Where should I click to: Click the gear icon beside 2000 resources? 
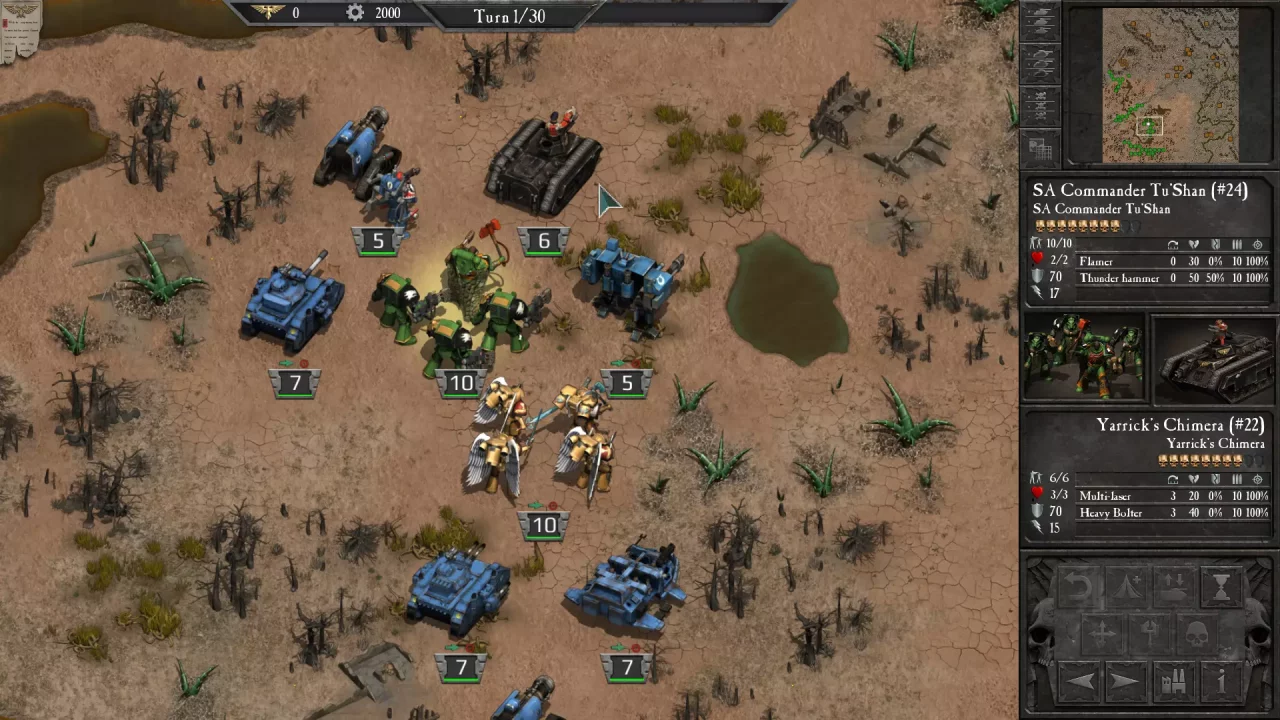tap(354, 13)
